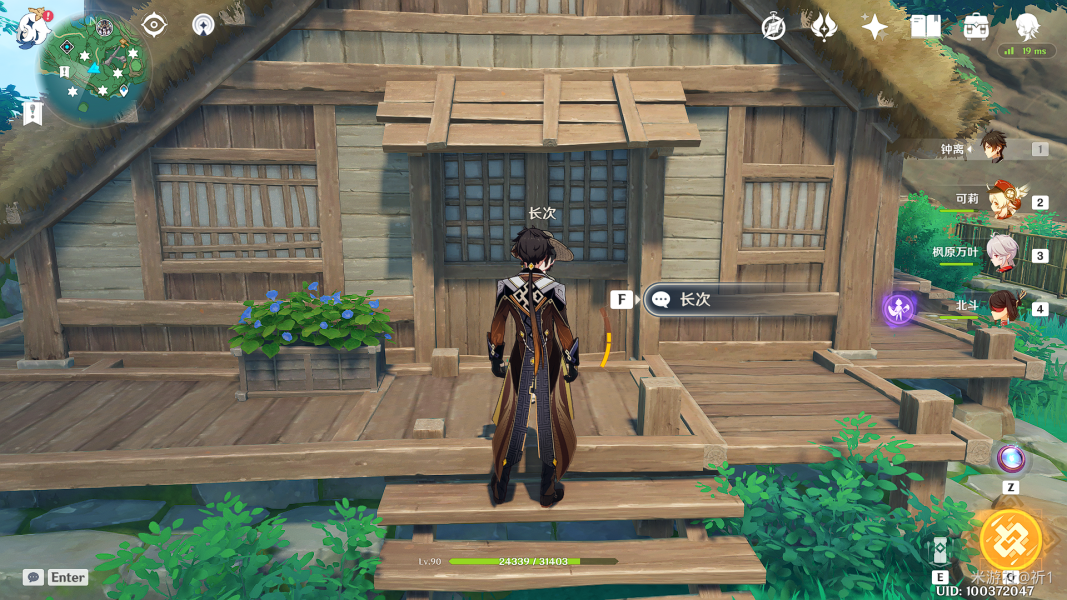
Task: Open the winged events icon
Action: point(823,27)
